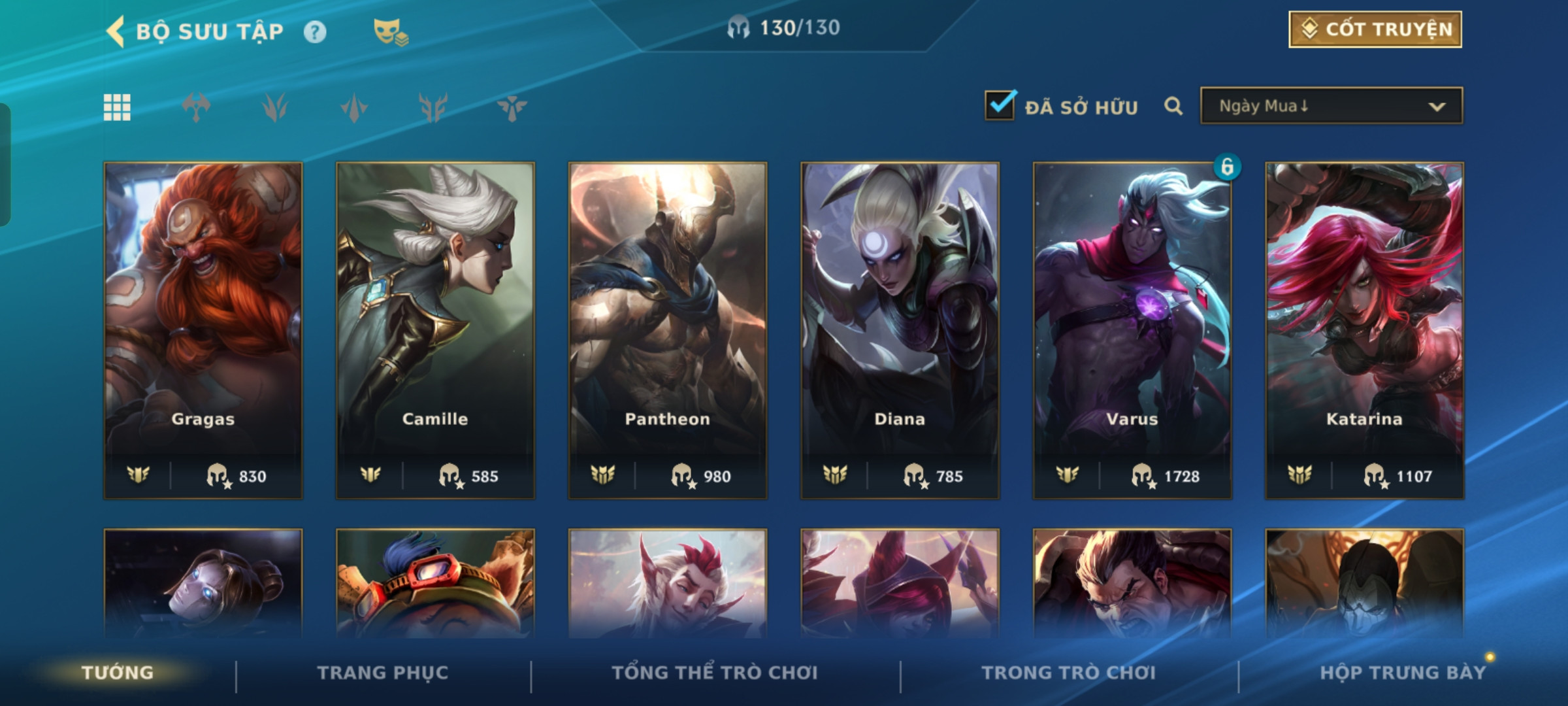Open the champion search magnifier
1568x706 pixels.
point(1173,106)
